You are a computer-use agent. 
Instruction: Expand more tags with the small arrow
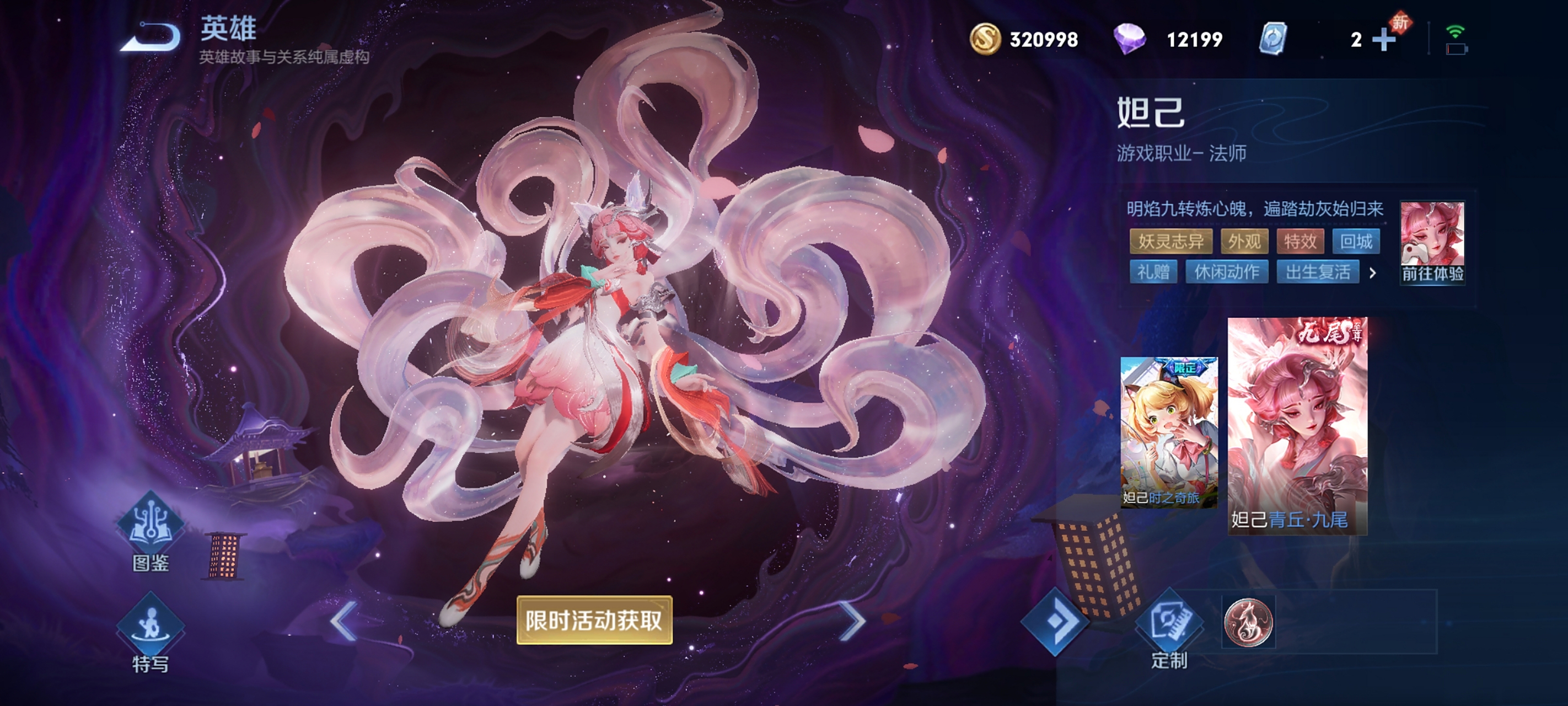click(1373, 273)
